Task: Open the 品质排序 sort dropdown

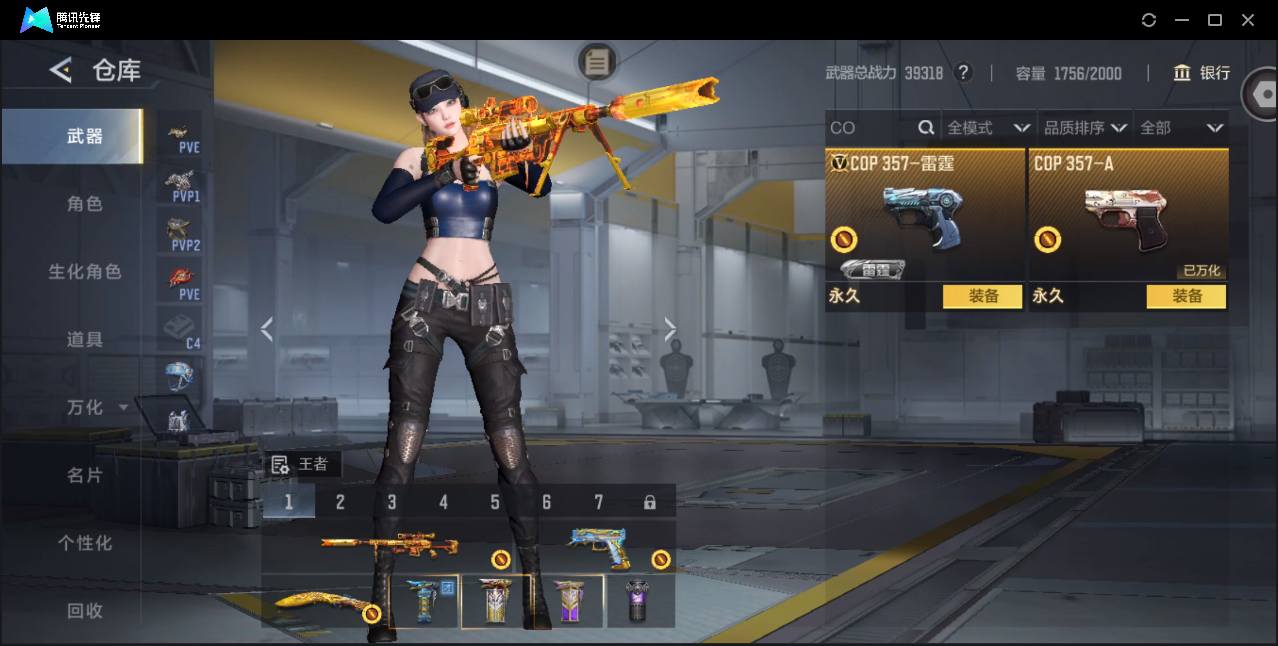Action: point(1085,128)
